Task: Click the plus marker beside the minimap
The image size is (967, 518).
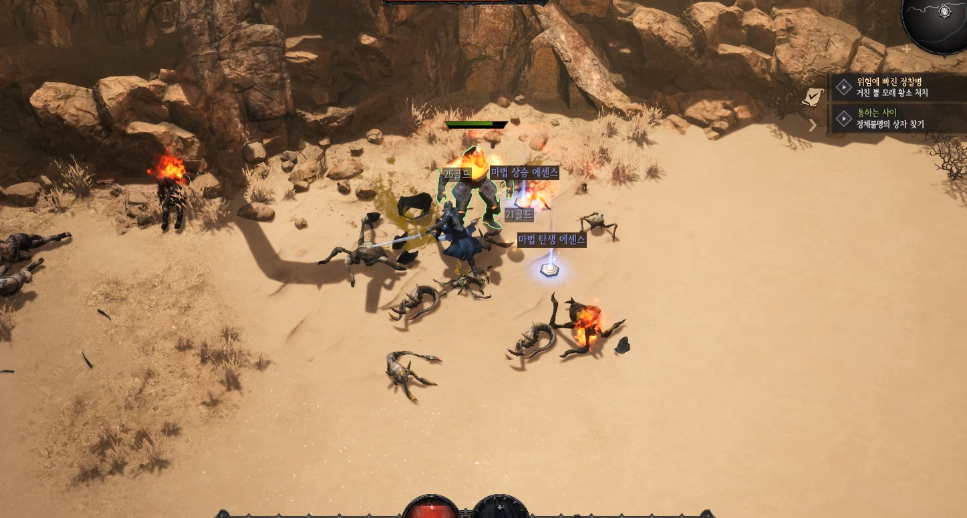Action: (x=906, y=48)
